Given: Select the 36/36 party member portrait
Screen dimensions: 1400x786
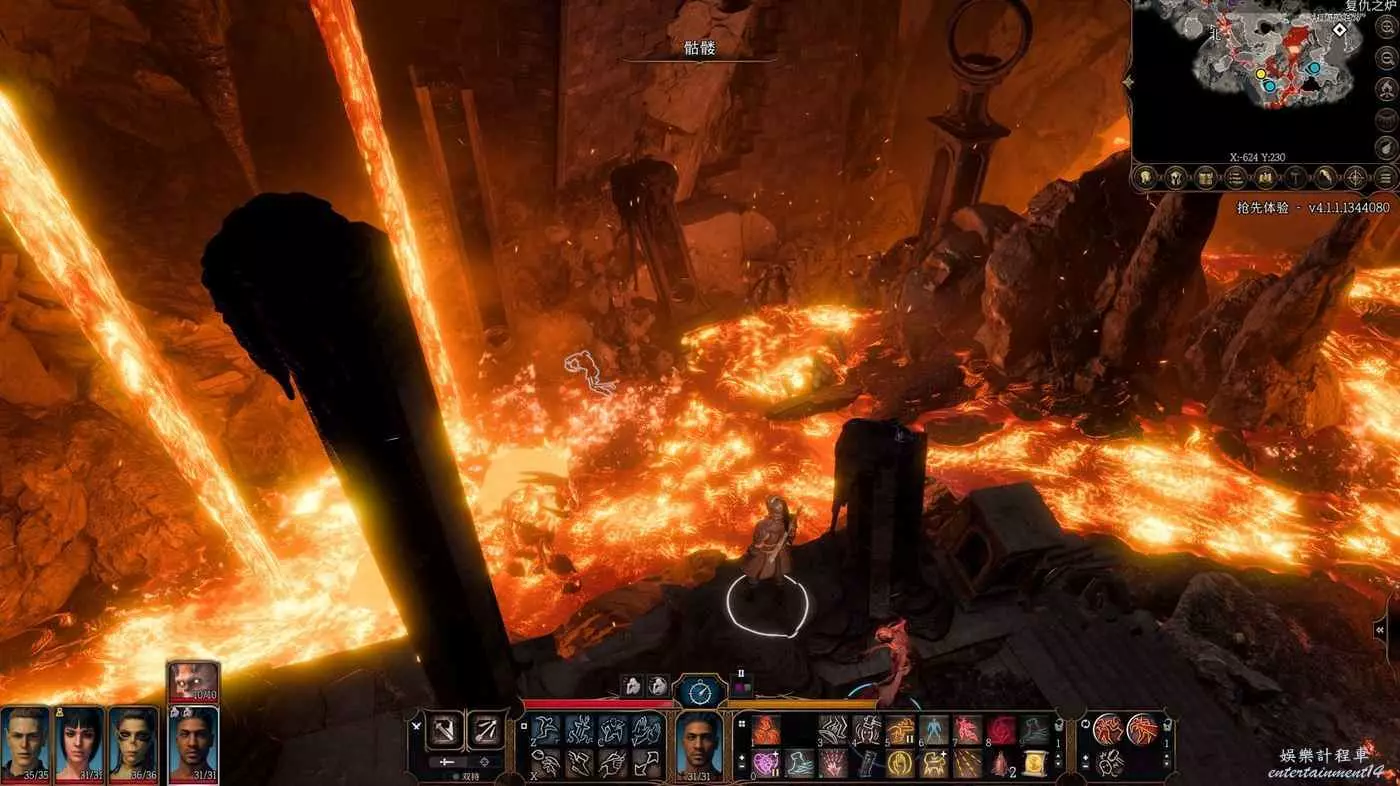Looking at the screenshot, I should 133,742.
